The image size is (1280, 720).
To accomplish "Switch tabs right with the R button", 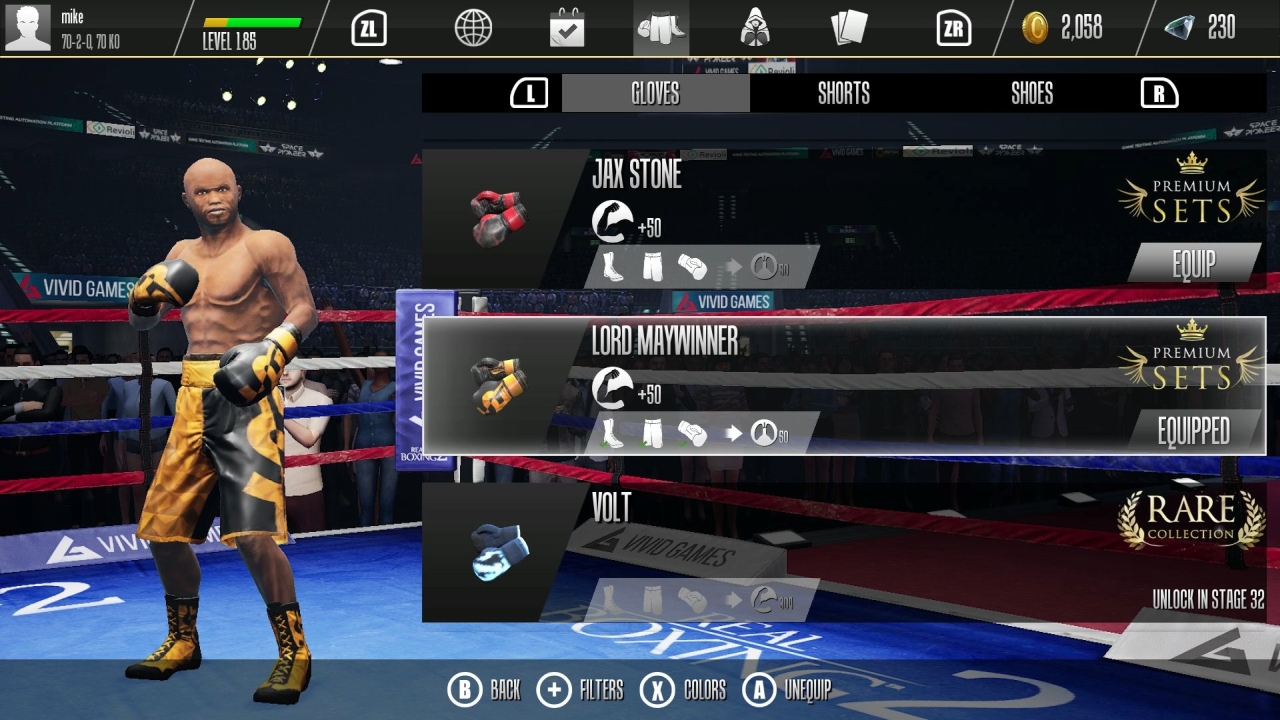I will coord(1158,93).
